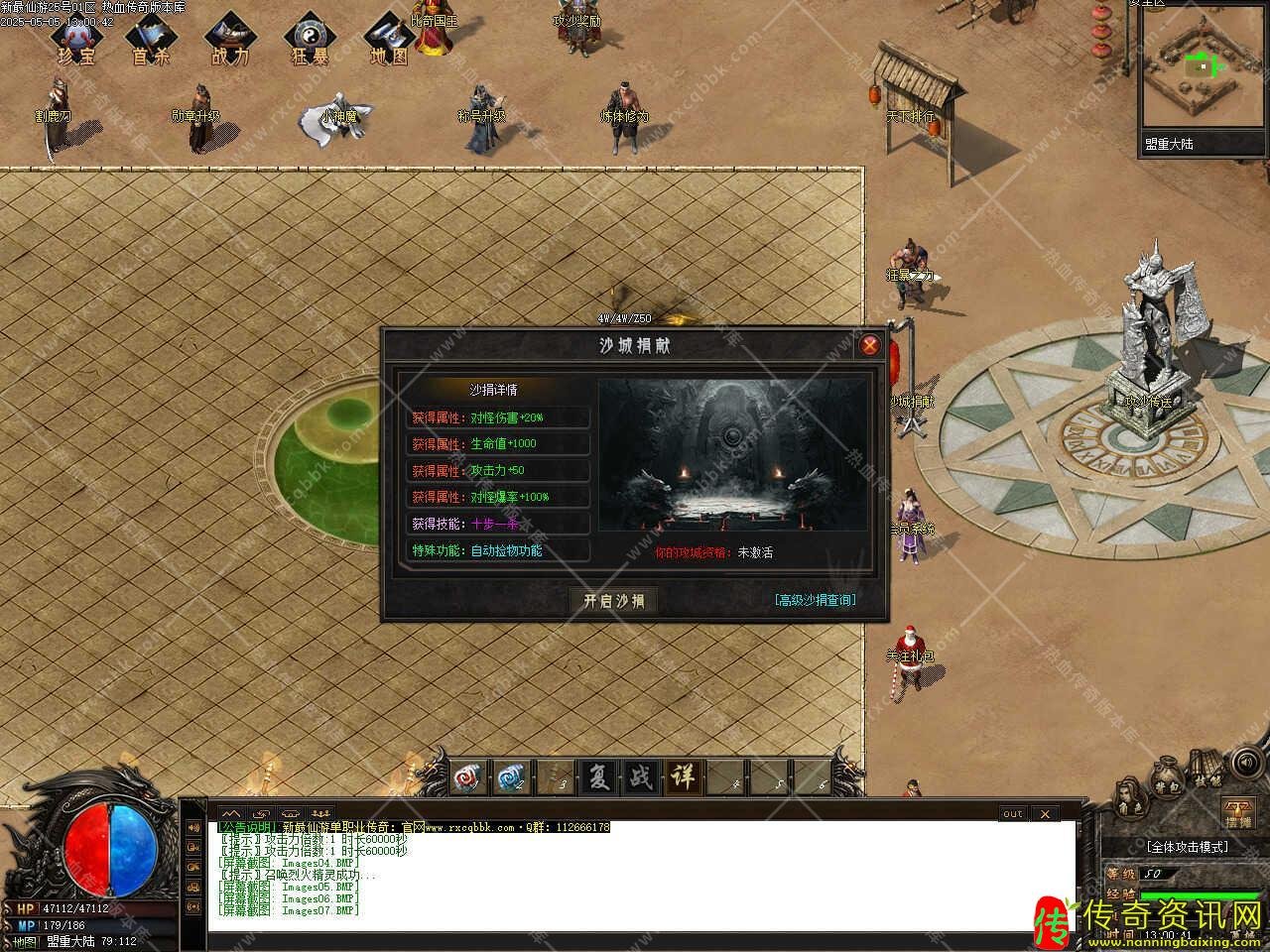Viewport: 1270px width, 952px height.
Task: Open the 珍宝 treasure menu
Action: [76, 39]
